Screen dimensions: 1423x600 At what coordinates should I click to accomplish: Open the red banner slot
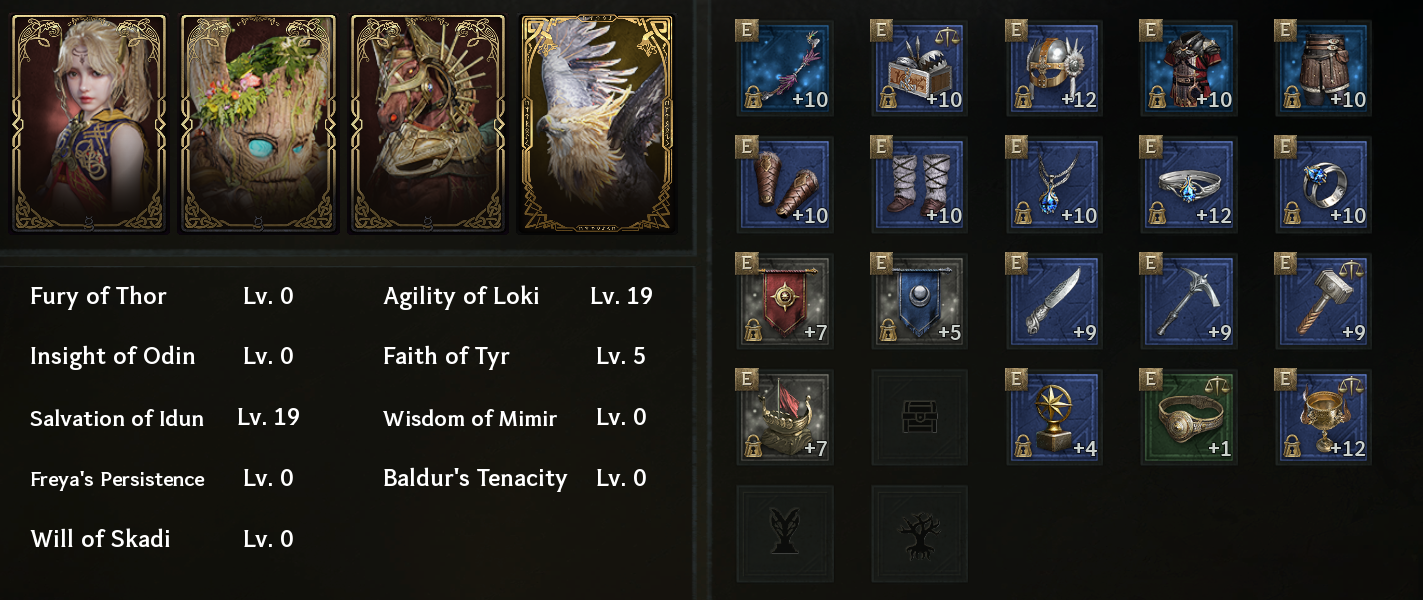click(784, 301)
